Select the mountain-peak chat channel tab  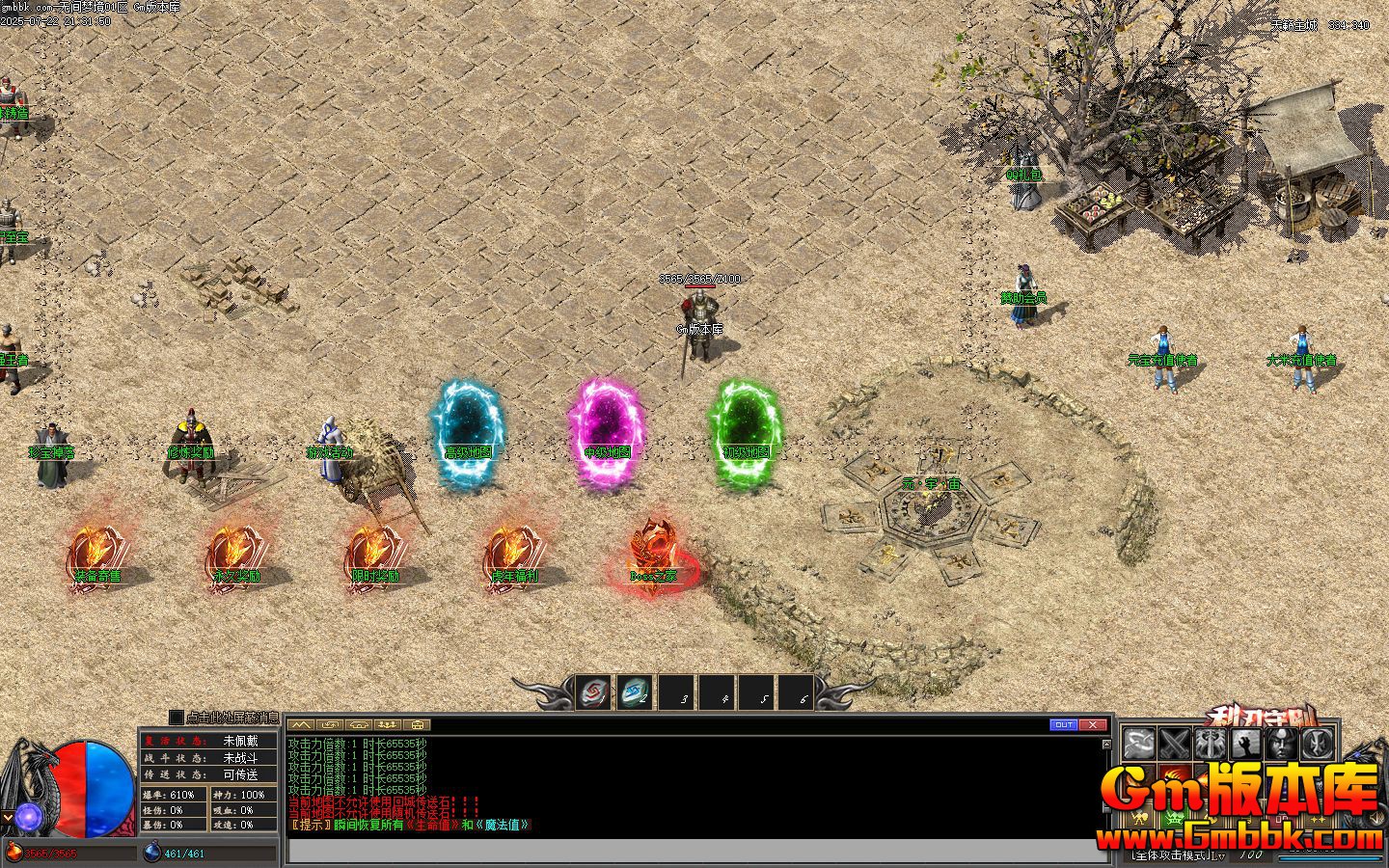pyautogui.click(x=300, y=724)
